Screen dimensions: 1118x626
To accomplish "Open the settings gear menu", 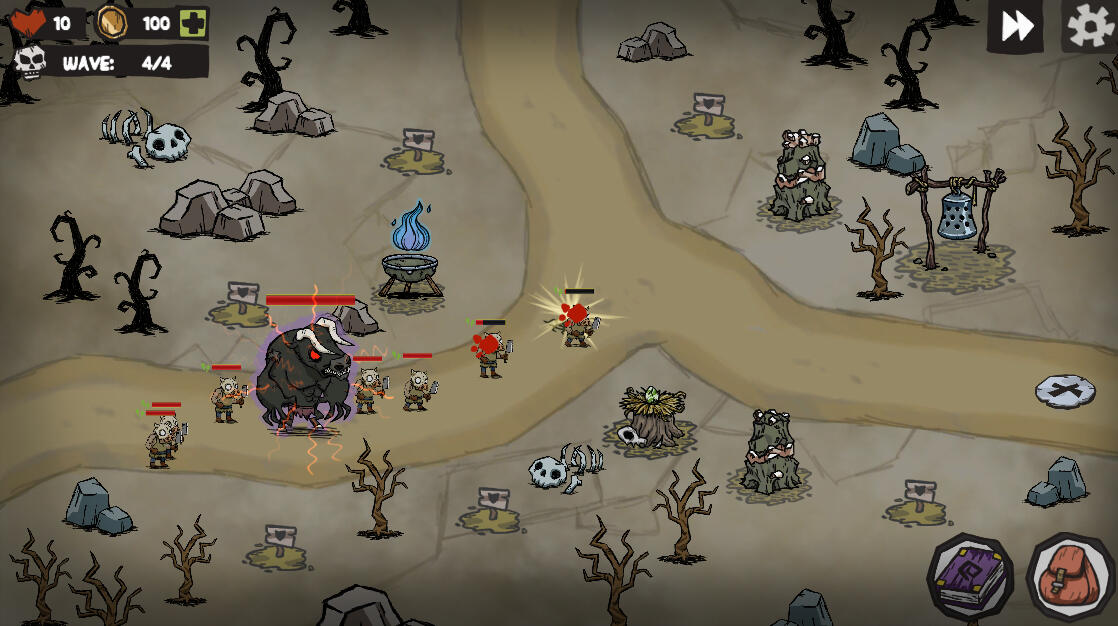I will [x=1089, y=25].
